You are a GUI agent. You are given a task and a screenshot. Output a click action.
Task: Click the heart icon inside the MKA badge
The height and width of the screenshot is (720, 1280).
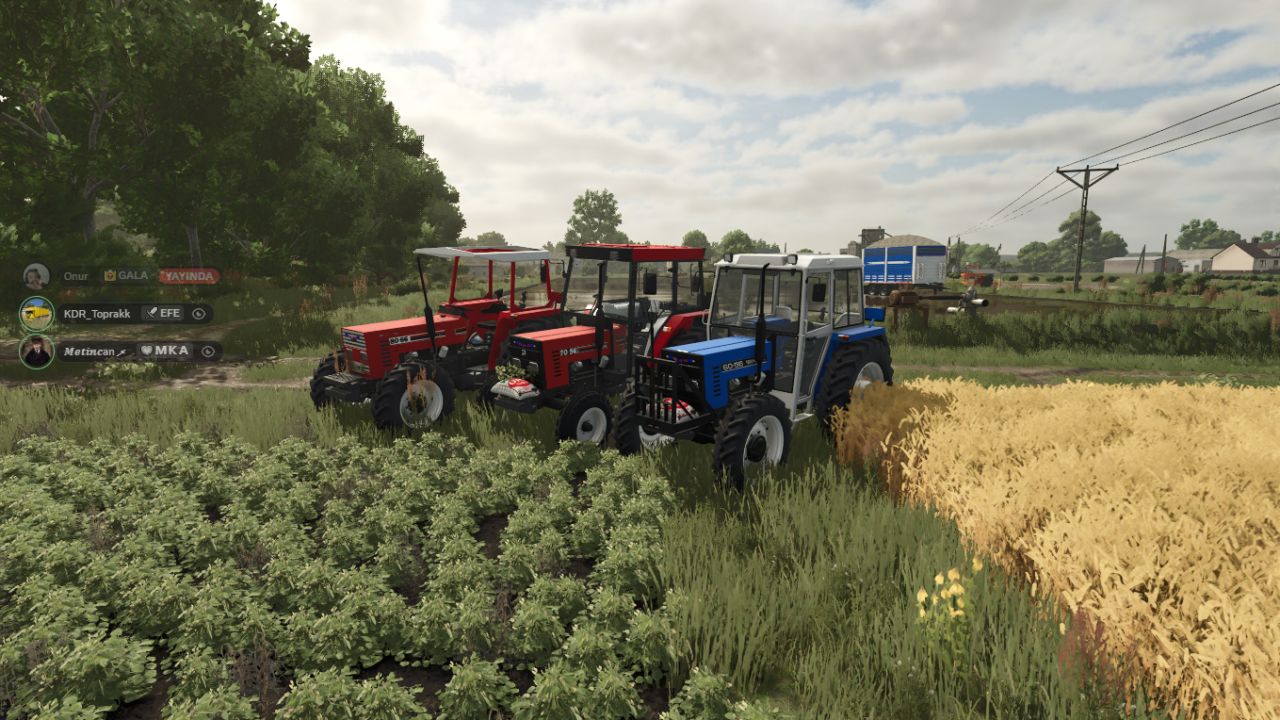146,351
